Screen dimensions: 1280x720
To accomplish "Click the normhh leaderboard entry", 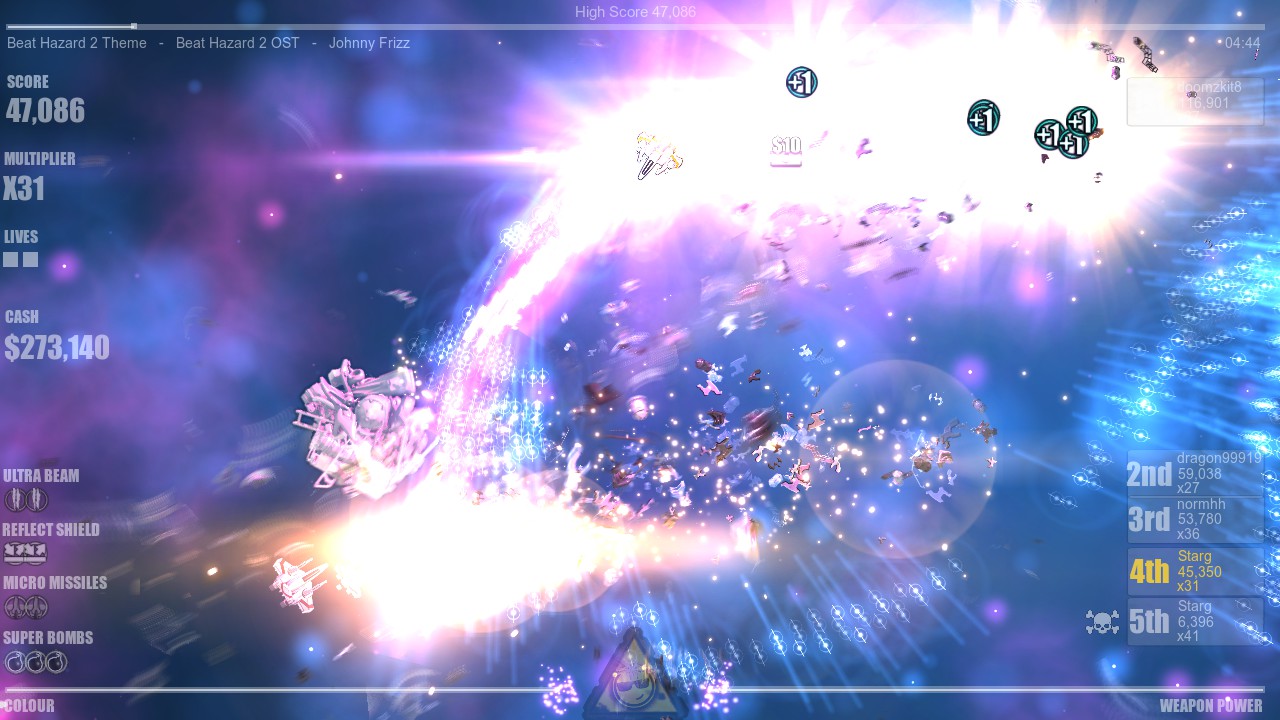I will [1196, 520].
